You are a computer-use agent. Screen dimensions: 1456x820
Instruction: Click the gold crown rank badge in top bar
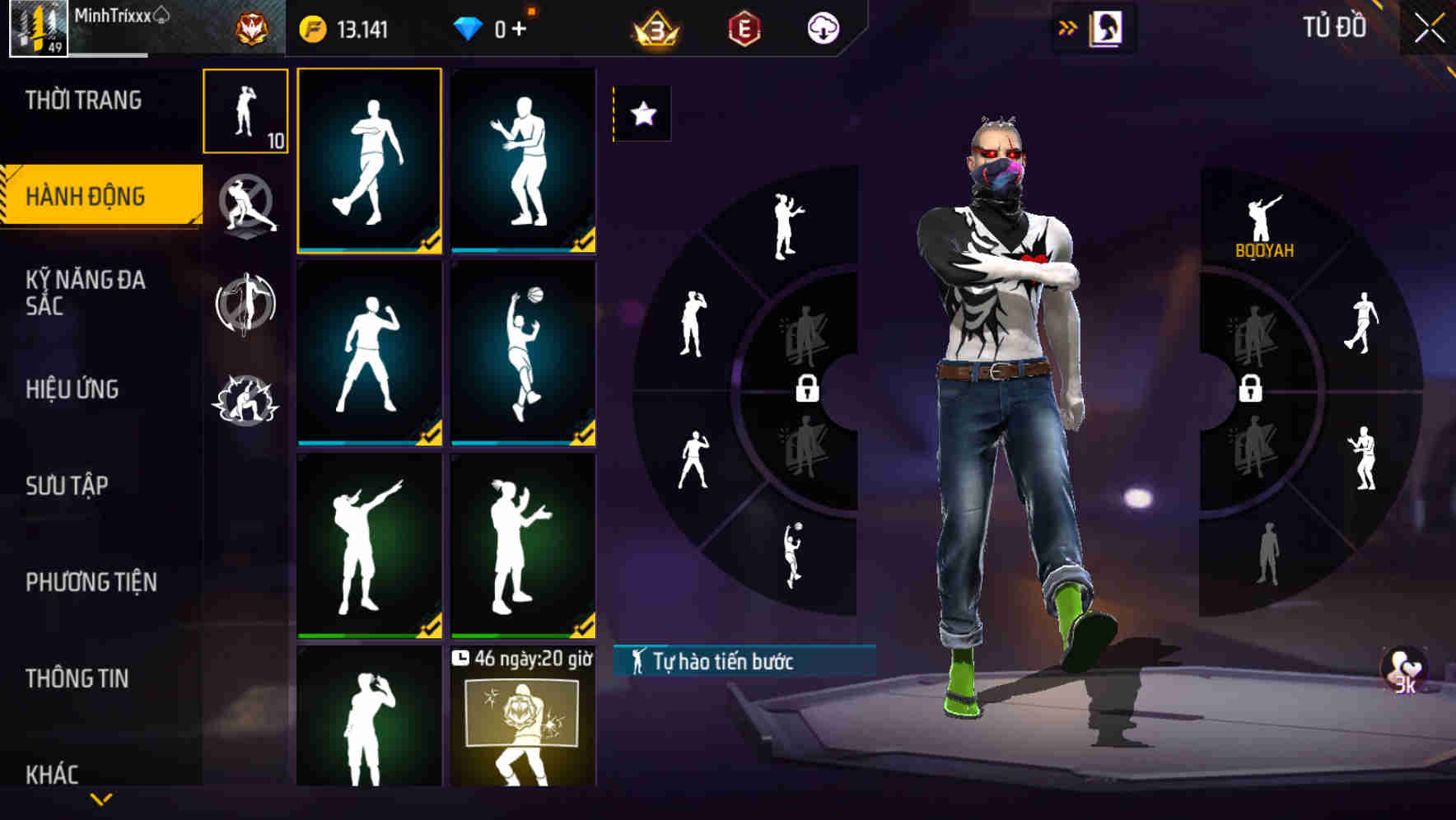tap(655, 26)
